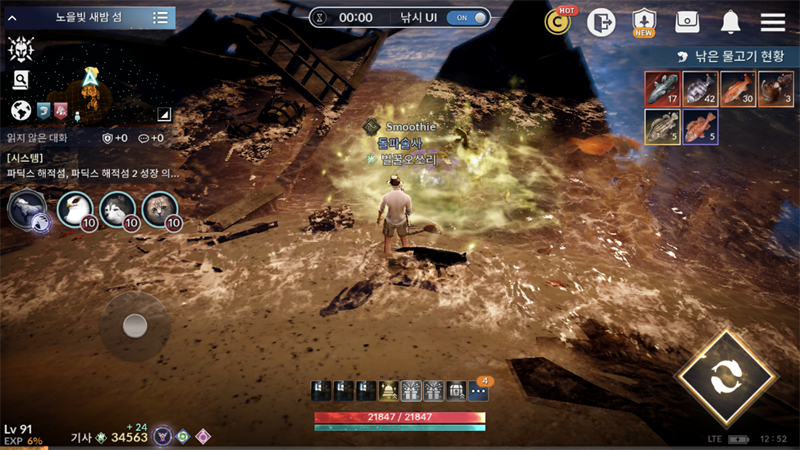Image resolution: width=800 pixels, height=450 pixels.
Task: Select the octopus catch slot with 3
Action: coord(776,89)
